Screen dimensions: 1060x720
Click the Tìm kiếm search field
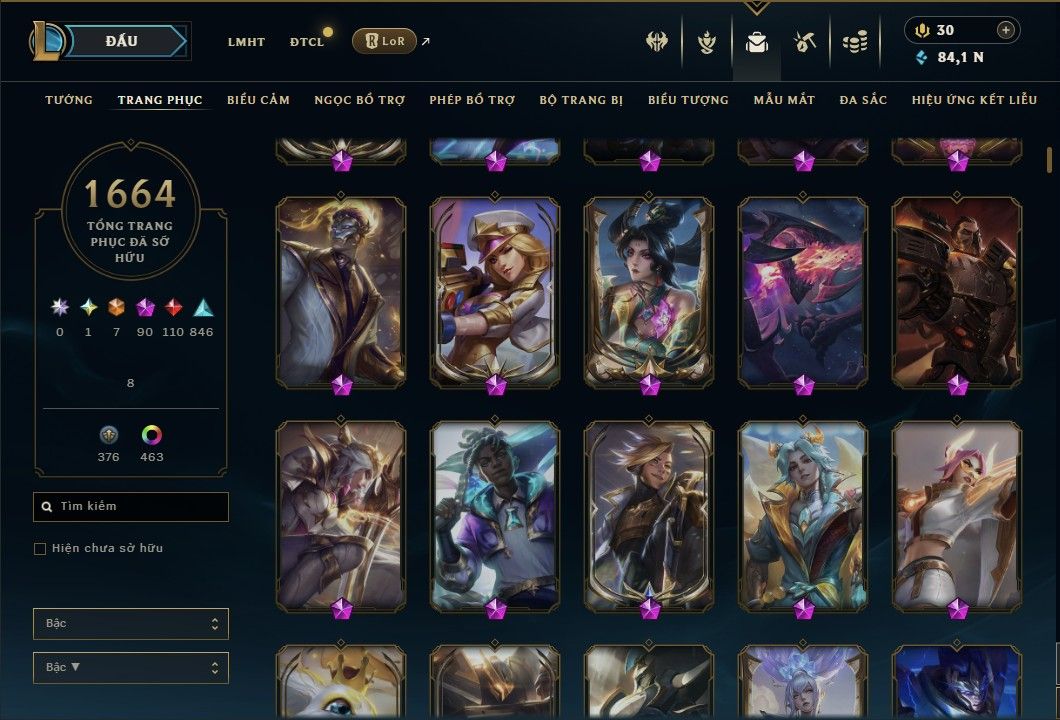(x=131, y=507)
